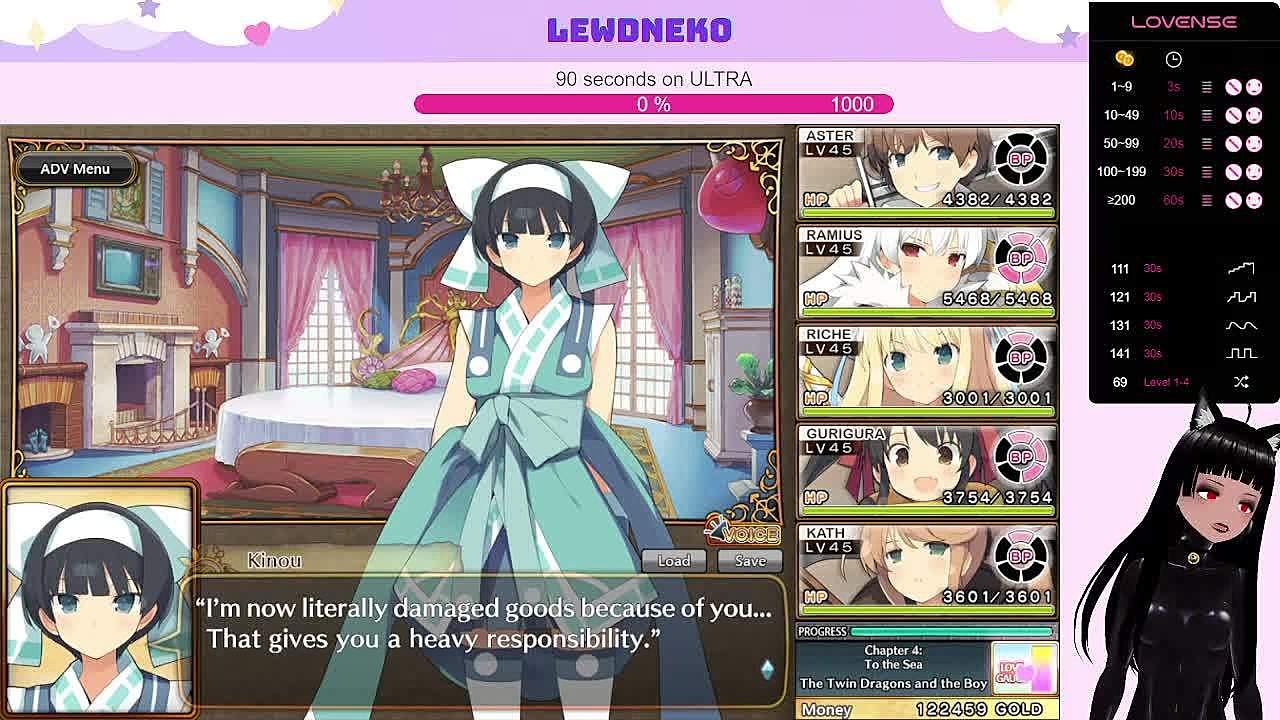Select Aster's party panel
The width and height of the screenshot is (1280, 720).
pos(927,172)
